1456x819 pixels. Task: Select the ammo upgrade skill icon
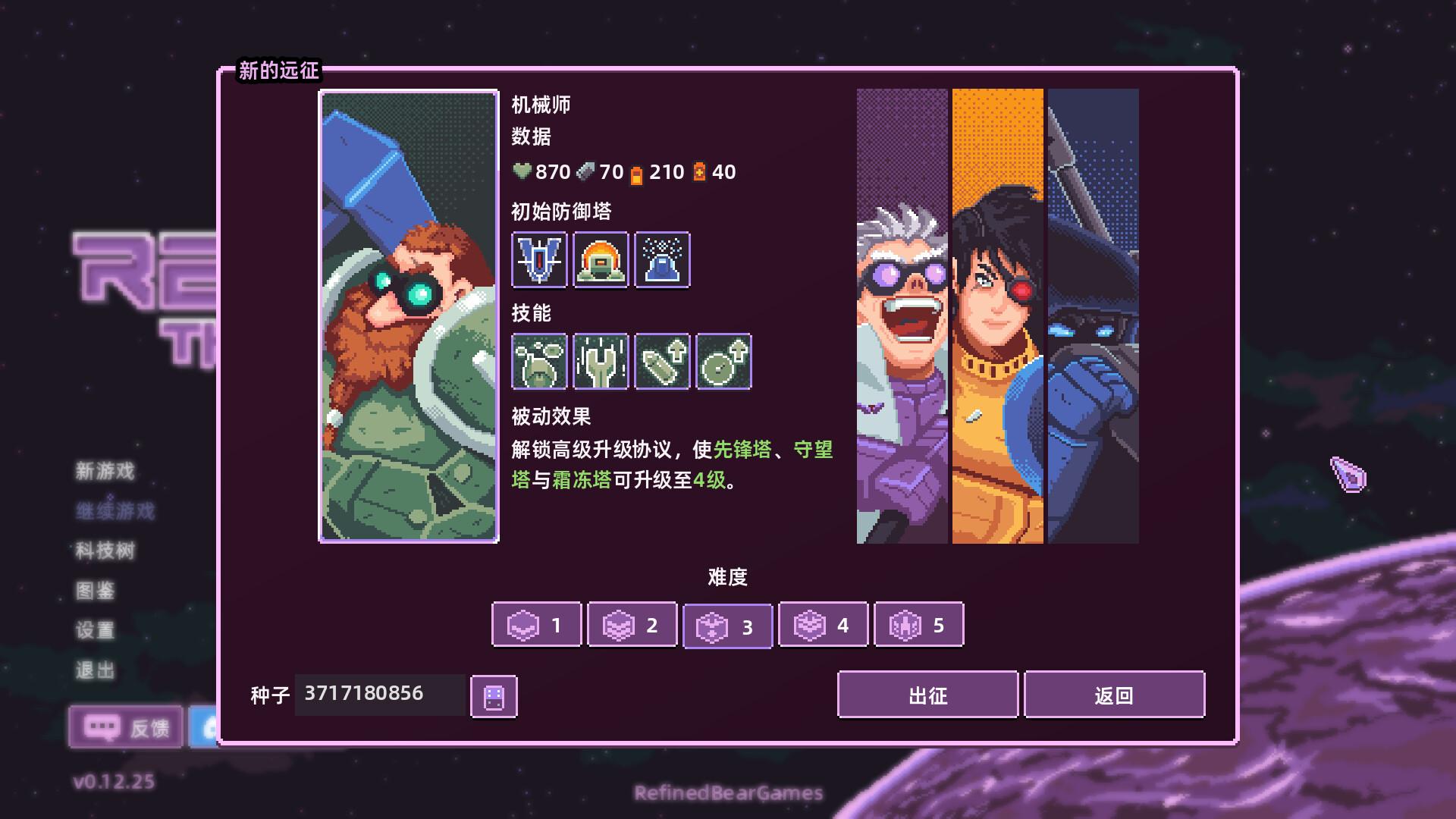pyautogui.click(x=661, y=362)
